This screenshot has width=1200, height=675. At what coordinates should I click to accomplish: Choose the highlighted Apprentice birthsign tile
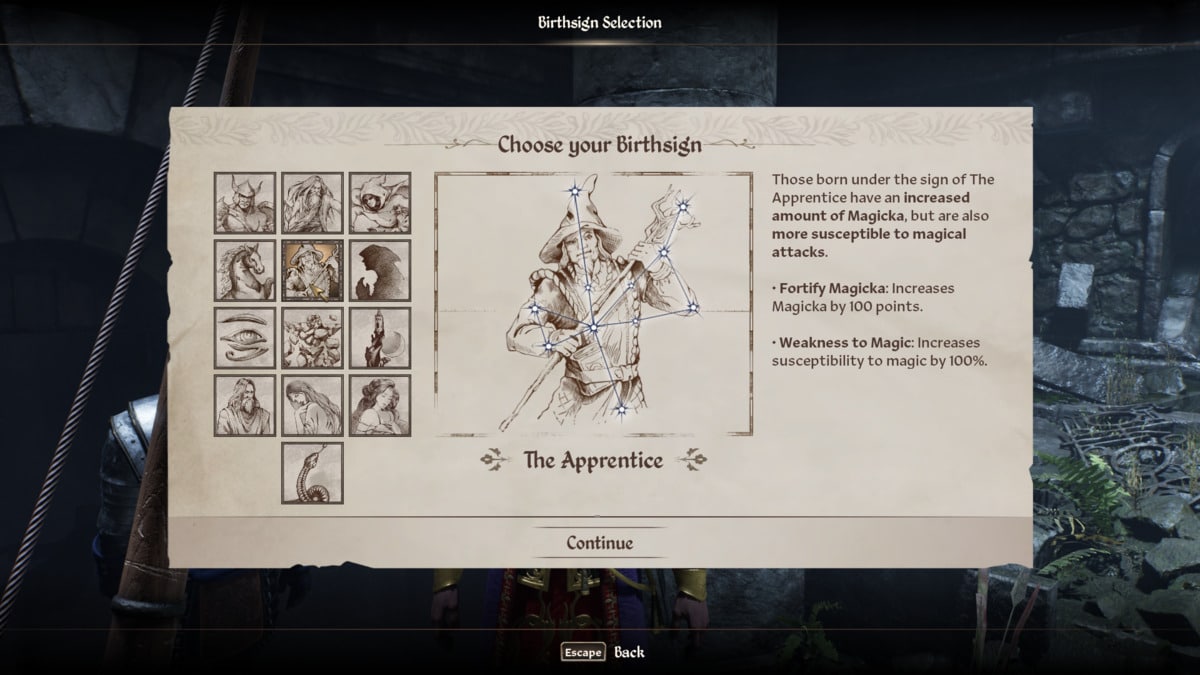312,270
